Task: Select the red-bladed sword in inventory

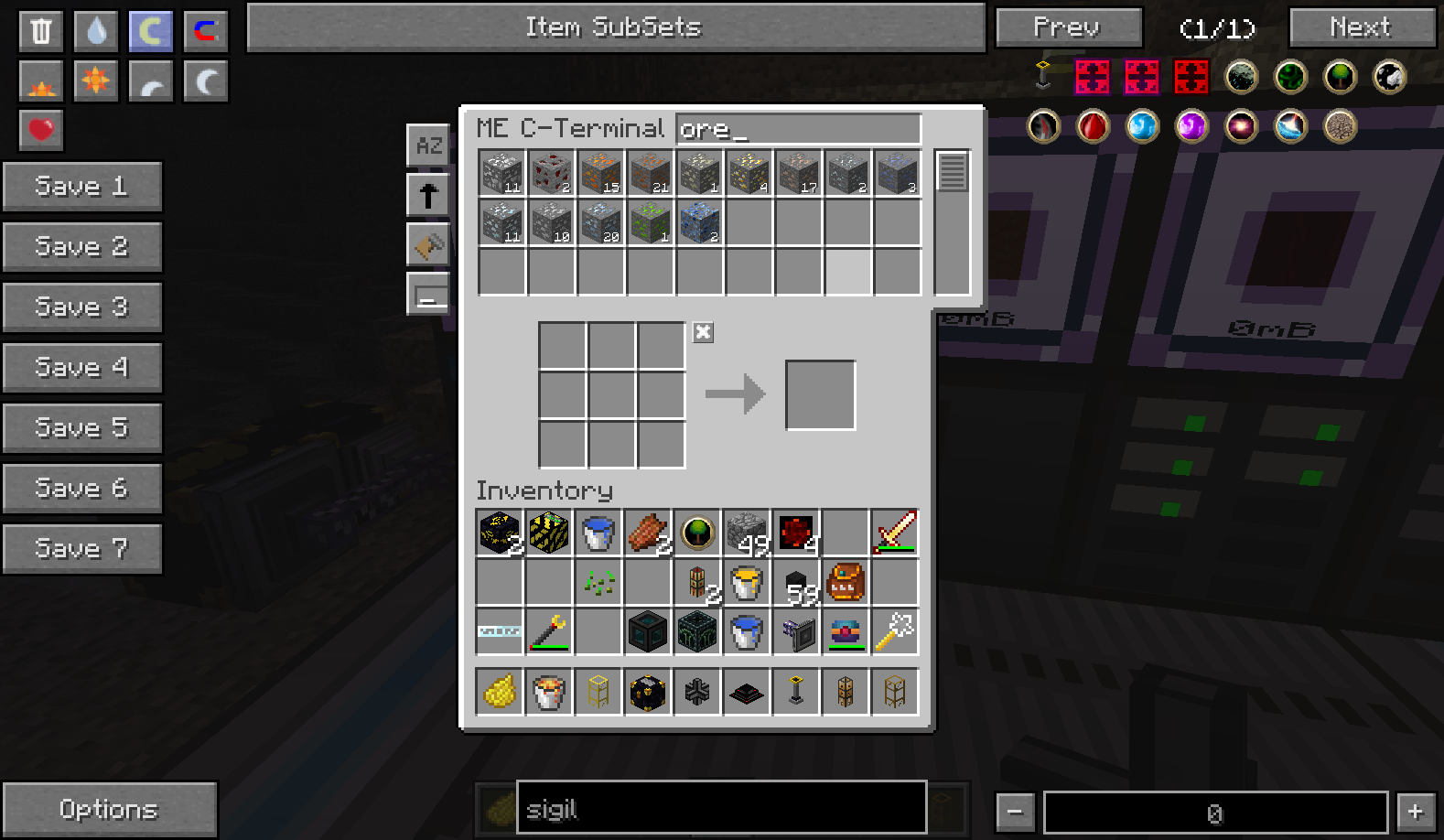Action: [895, 533]
